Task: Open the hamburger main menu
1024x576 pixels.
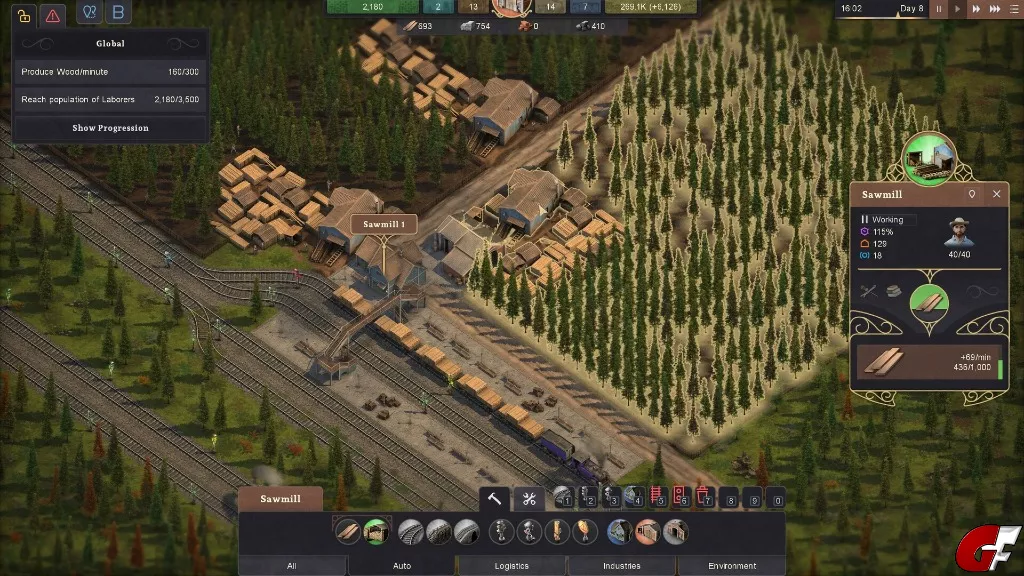Action: [x=1014, y=9]
